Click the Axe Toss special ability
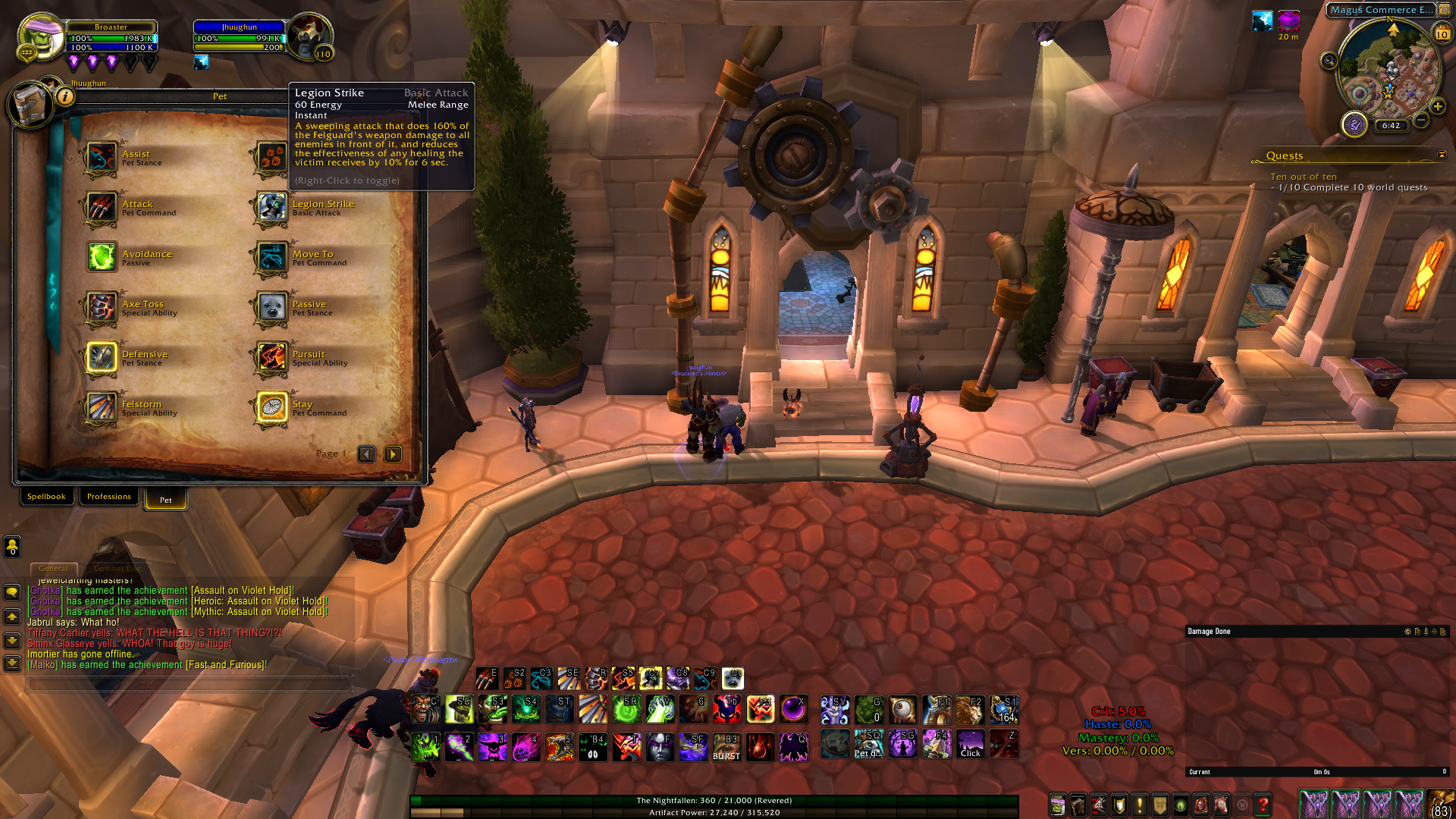This screenshot has width=1456, height=819. [101, 308]
